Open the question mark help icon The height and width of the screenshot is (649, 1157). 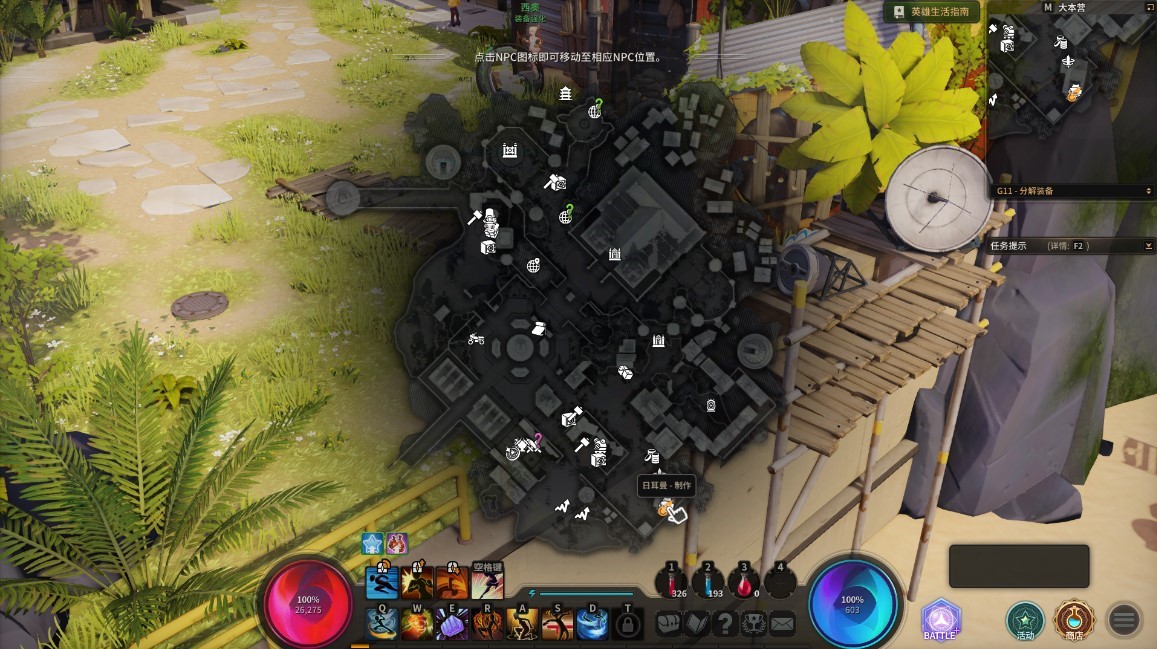[725, 624]
